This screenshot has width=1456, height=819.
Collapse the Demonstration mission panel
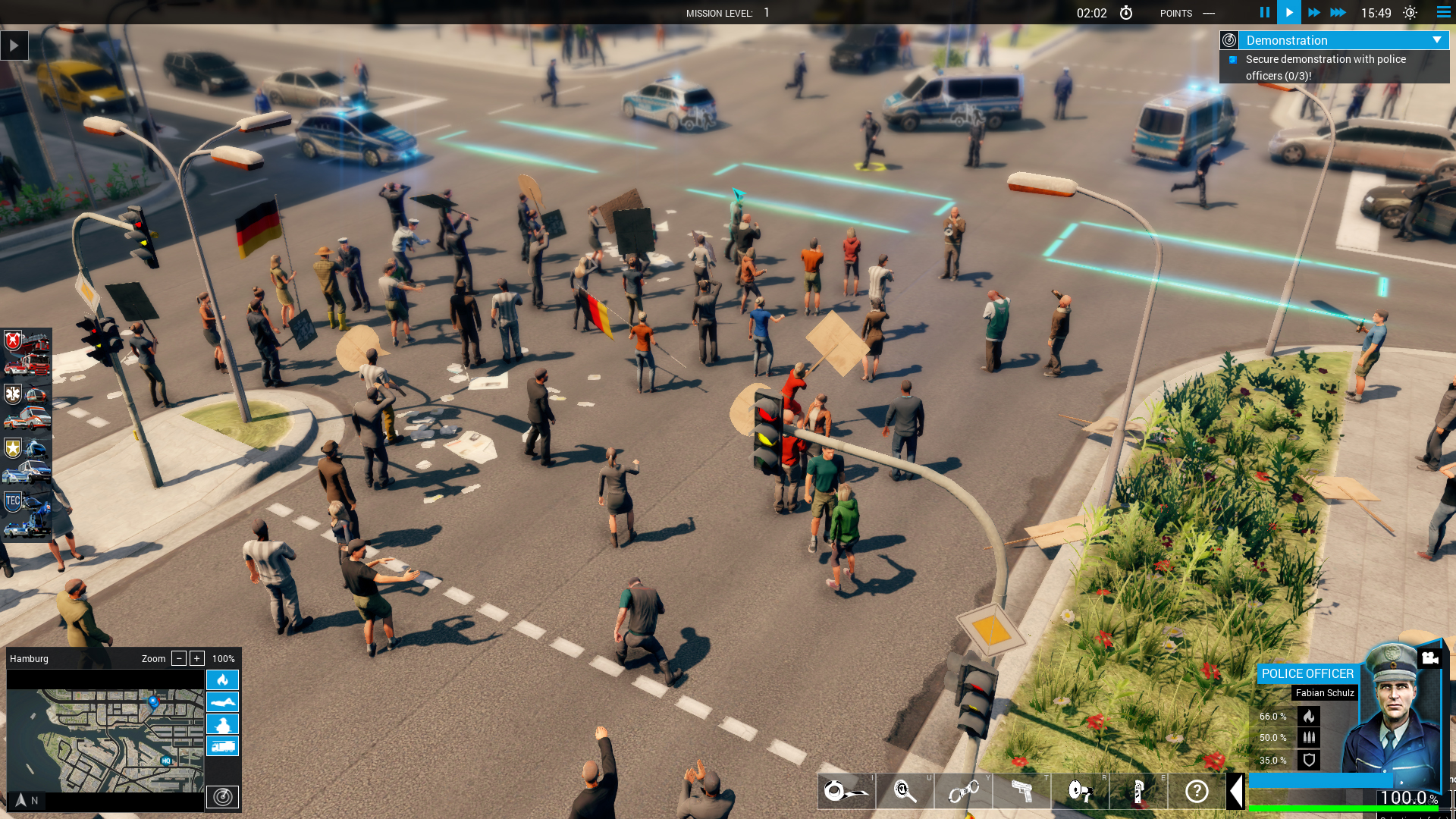pyautogui.click(x=1437, y=40)
